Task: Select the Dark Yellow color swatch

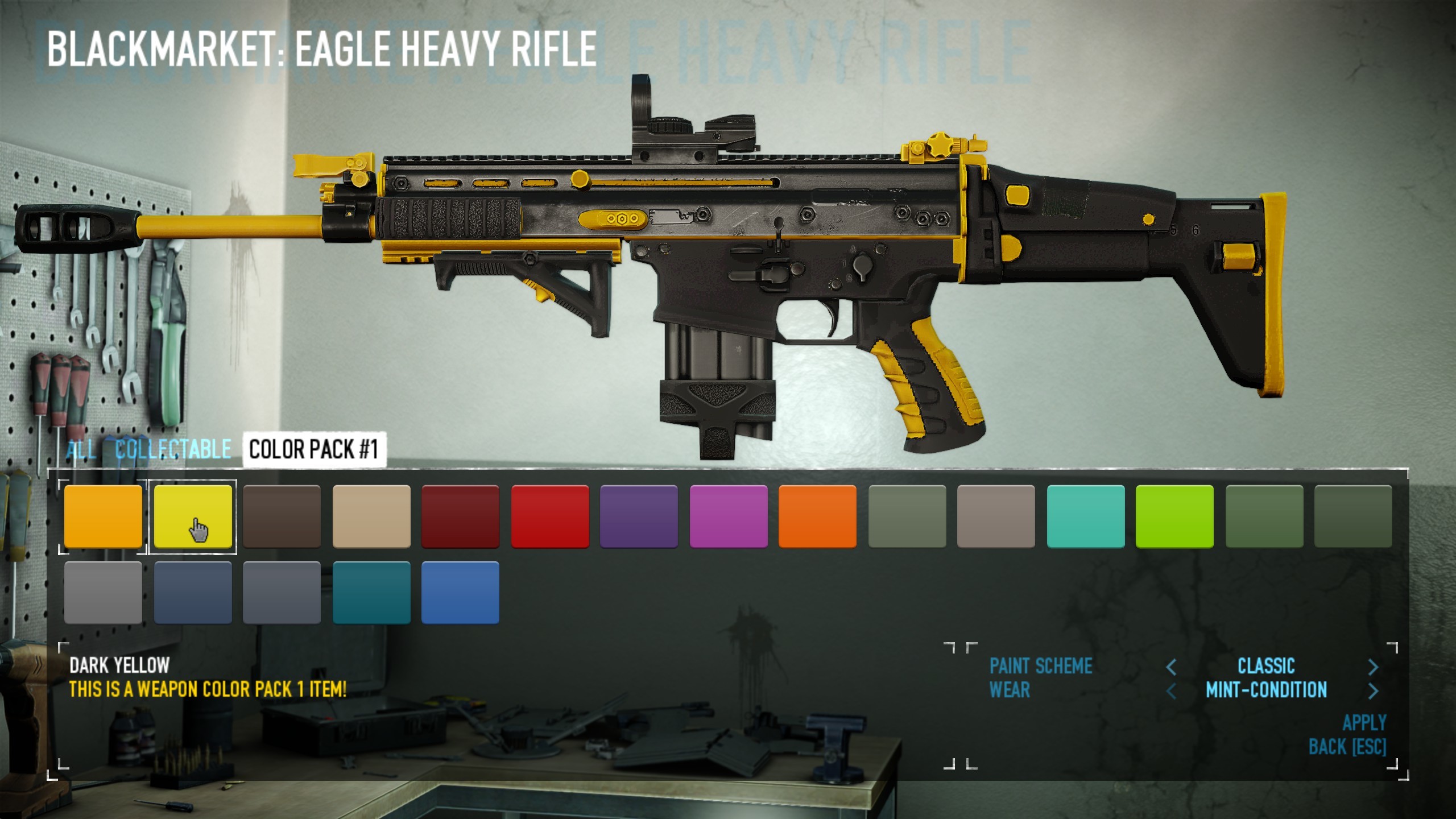Action: (x=193, y=516)
